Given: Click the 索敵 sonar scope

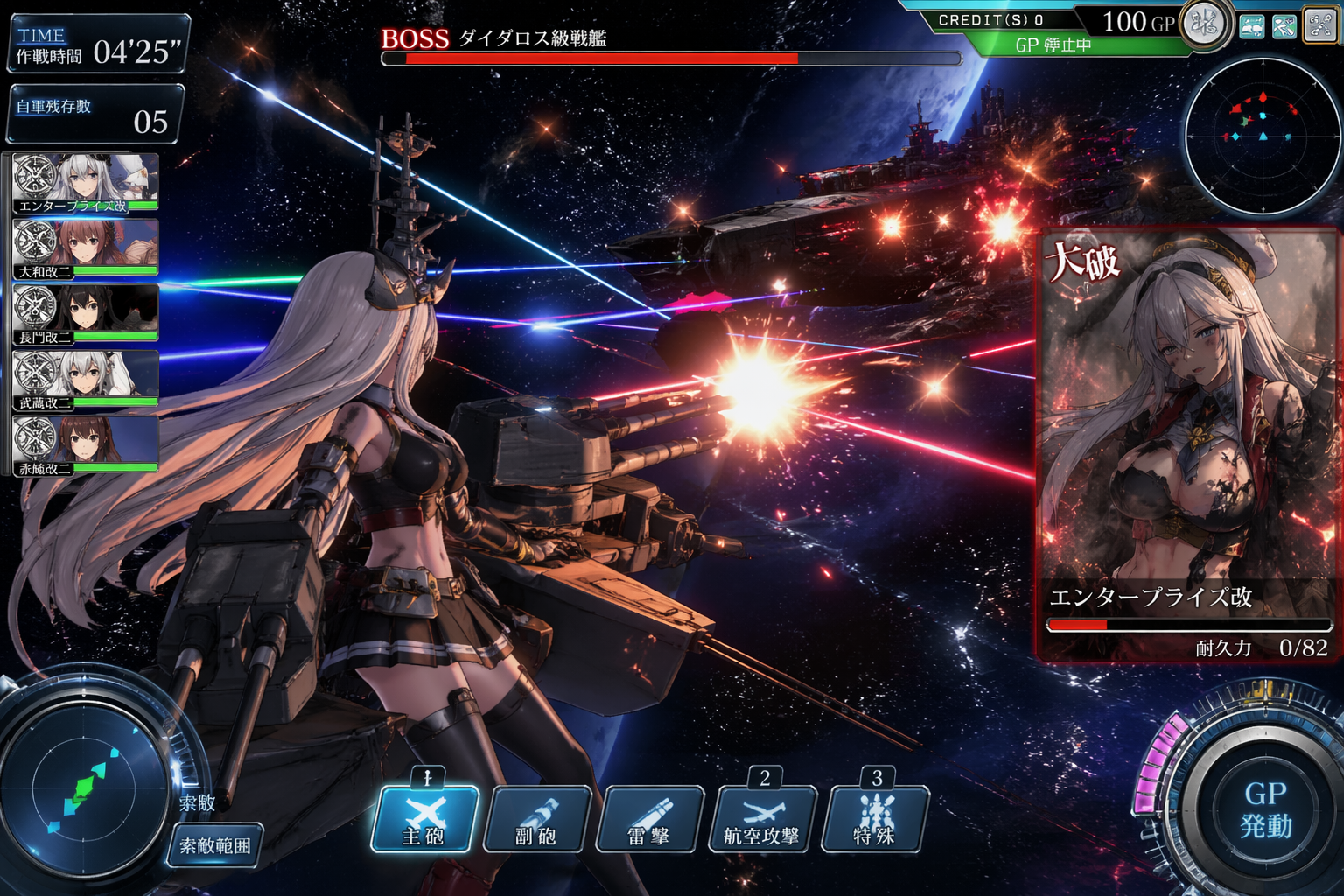Looking at the screenshot, I should [x=86, y=787].
